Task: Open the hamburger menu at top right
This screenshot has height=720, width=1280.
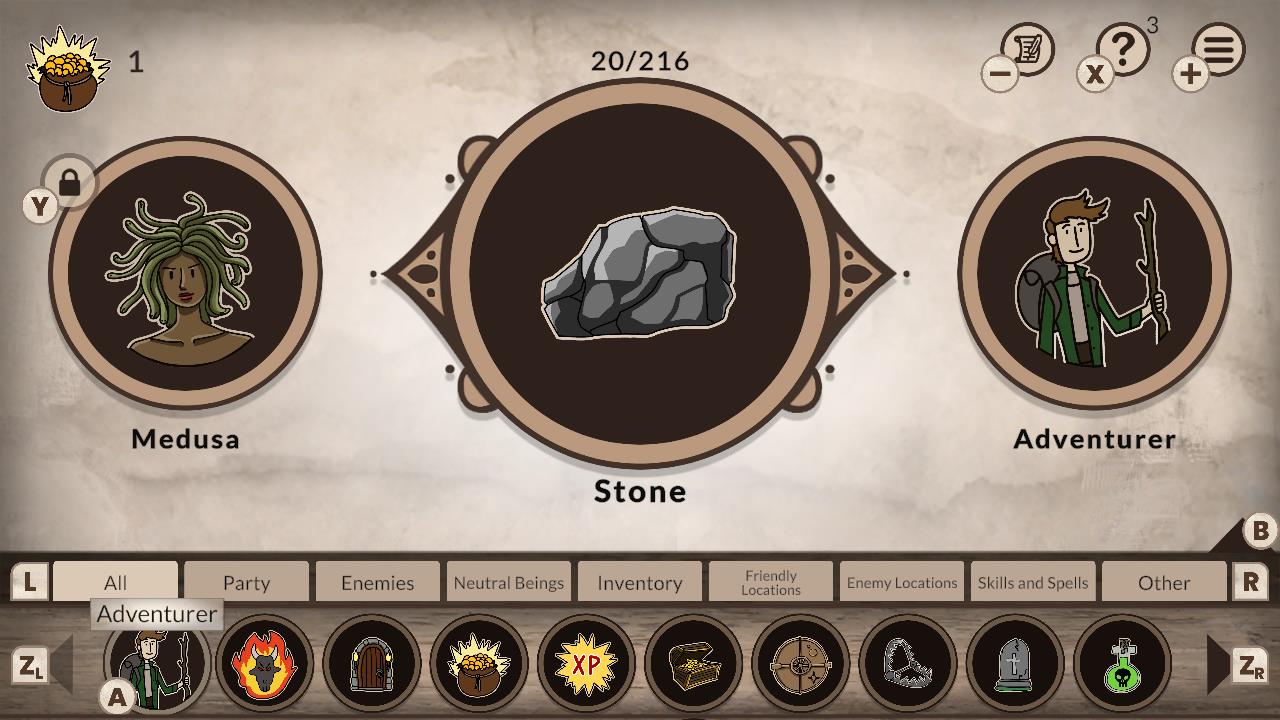Action: click(1218, 48)
